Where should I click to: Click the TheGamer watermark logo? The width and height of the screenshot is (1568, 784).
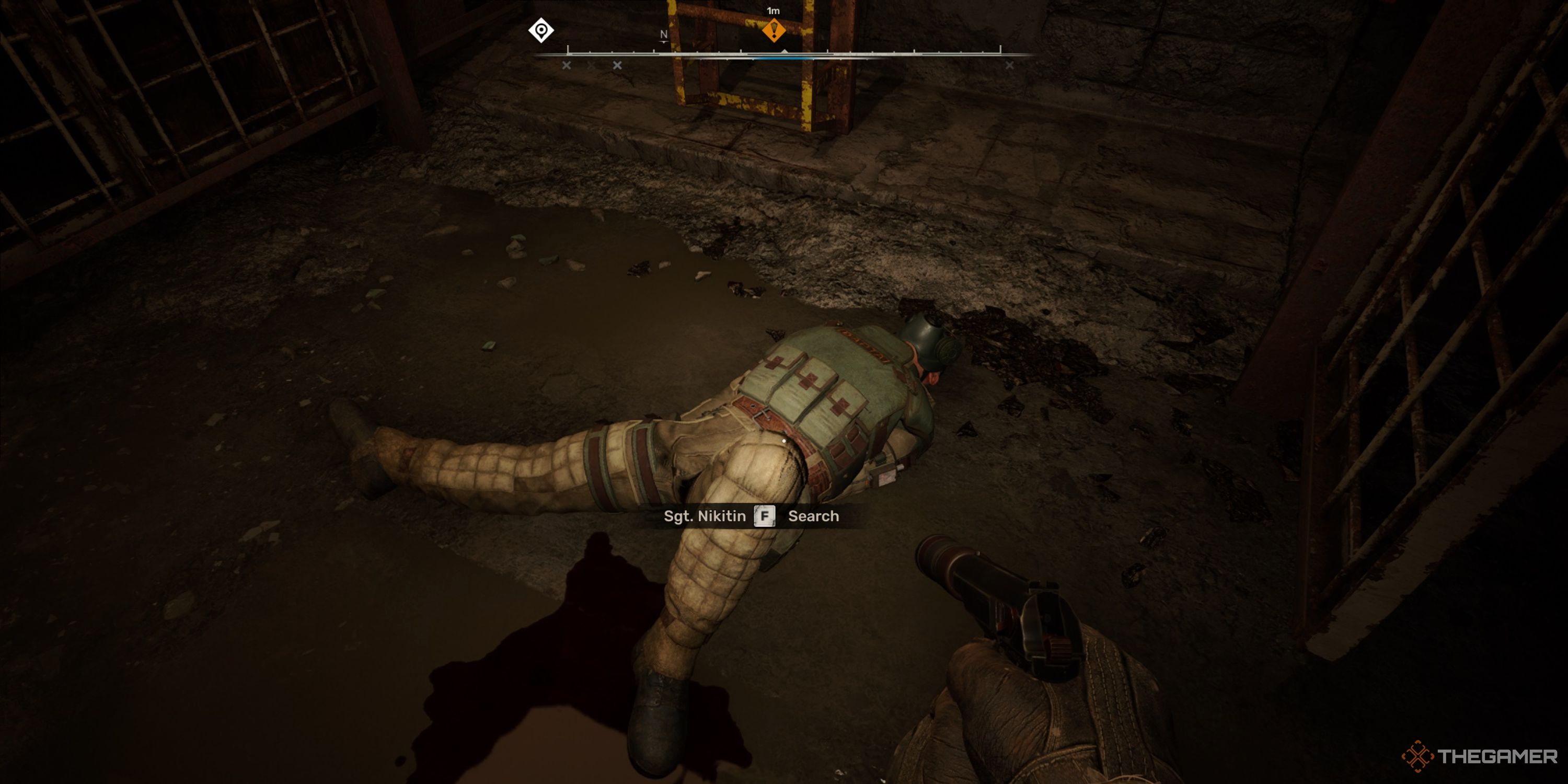1479,756
